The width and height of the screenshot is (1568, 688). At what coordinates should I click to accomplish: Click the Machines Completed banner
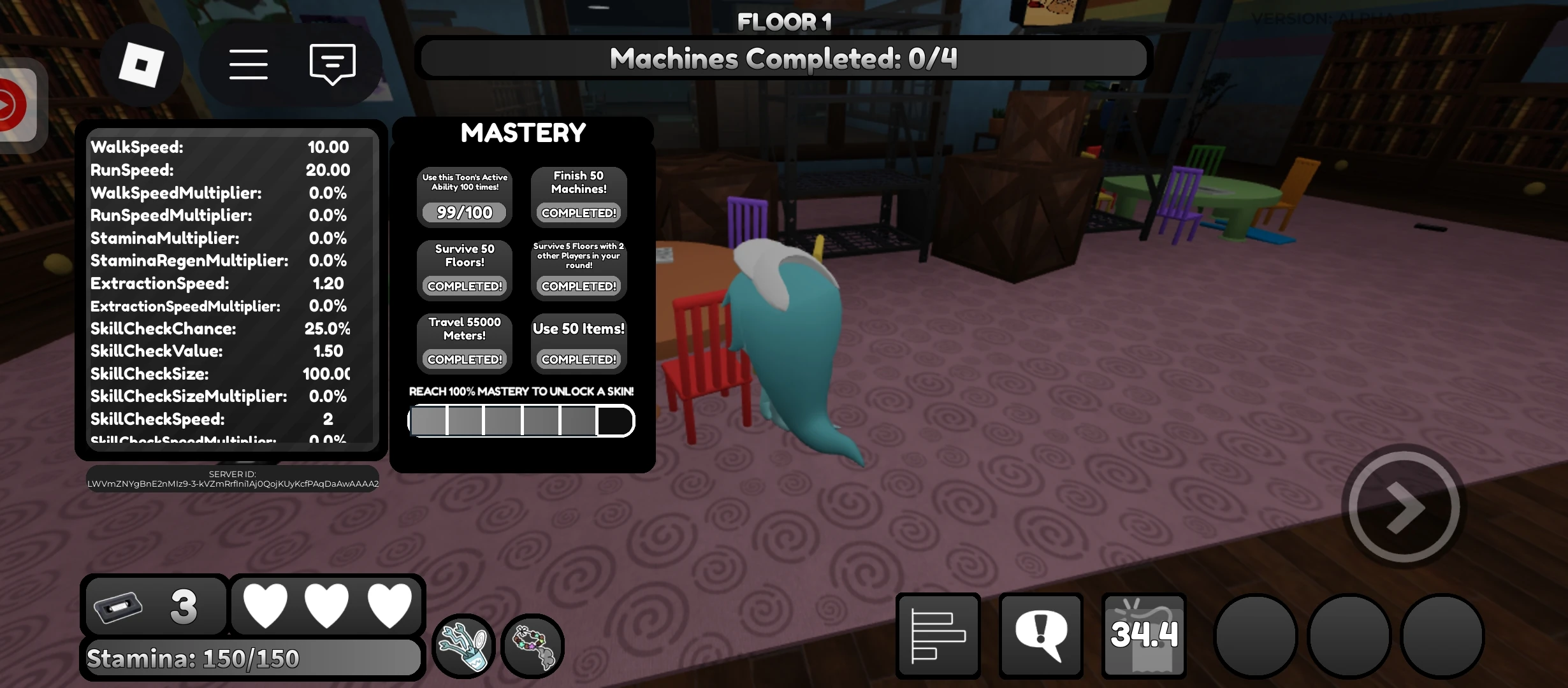pyautogui.click(x=783, y=57)
